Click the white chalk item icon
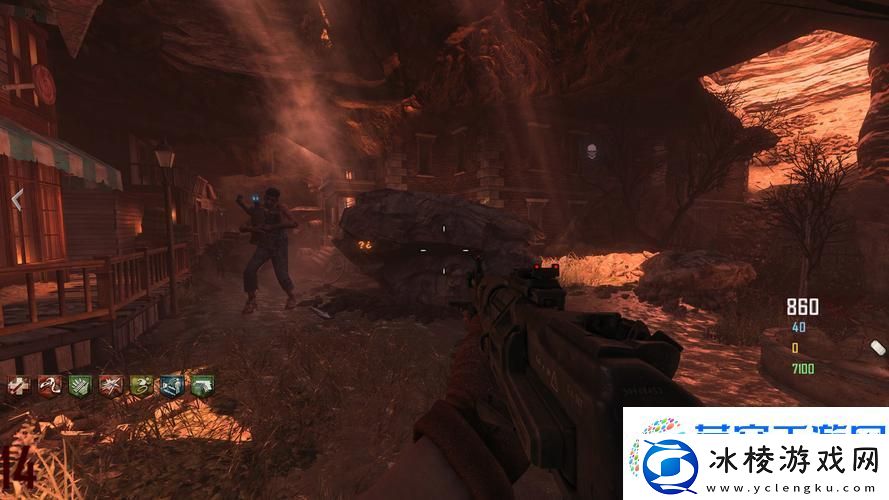This screenshot has width=889, height=500. click(878, 347)
